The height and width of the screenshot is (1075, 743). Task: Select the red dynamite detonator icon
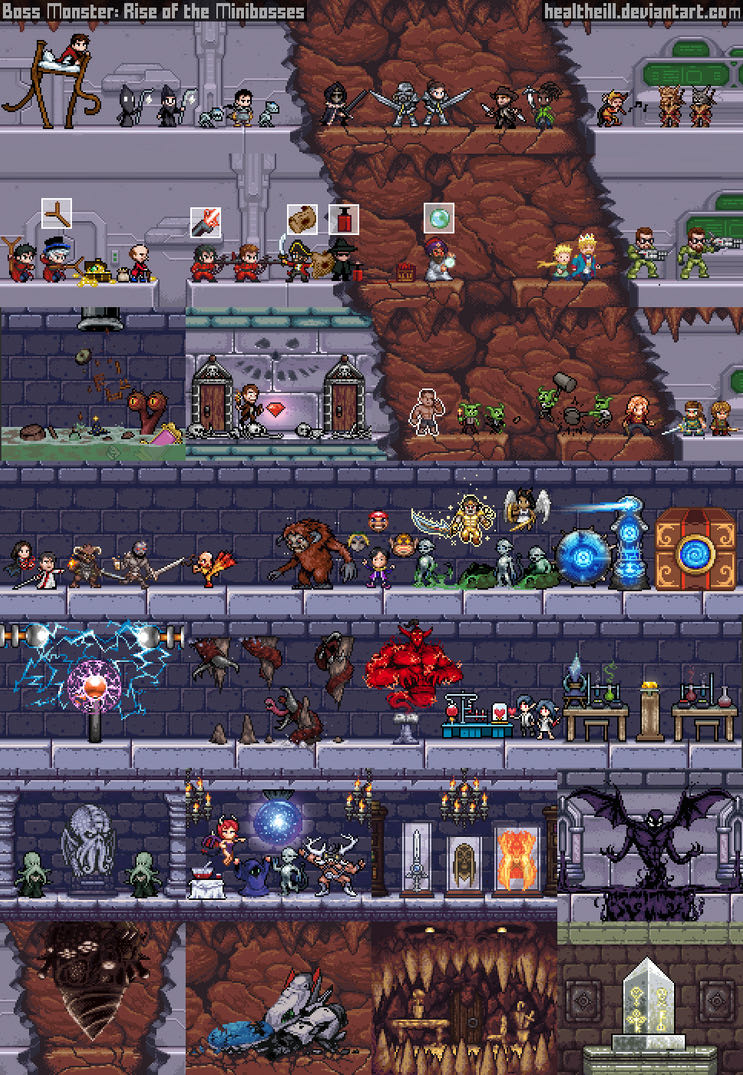point(343,219)
